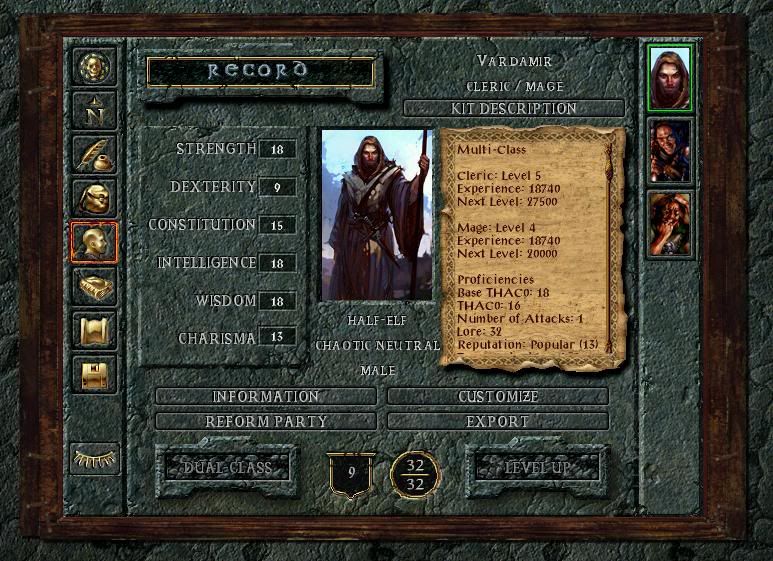This screenshot has width=773, height=561.
Task: Choose Reform Party
Action: click(x=266, y=421)
